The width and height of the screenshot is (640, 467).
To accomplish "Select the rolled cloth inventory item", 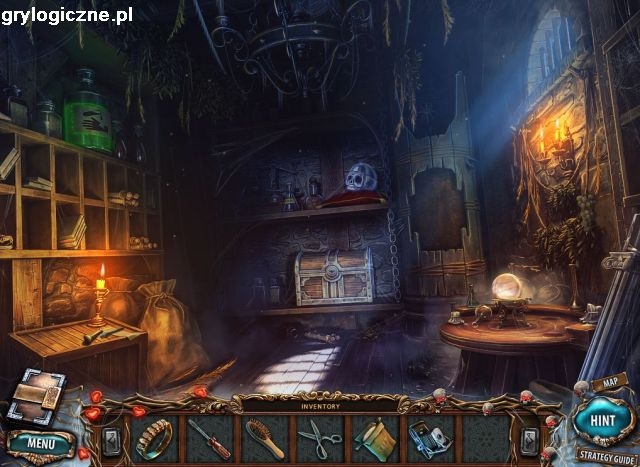I will click(374, 437).
